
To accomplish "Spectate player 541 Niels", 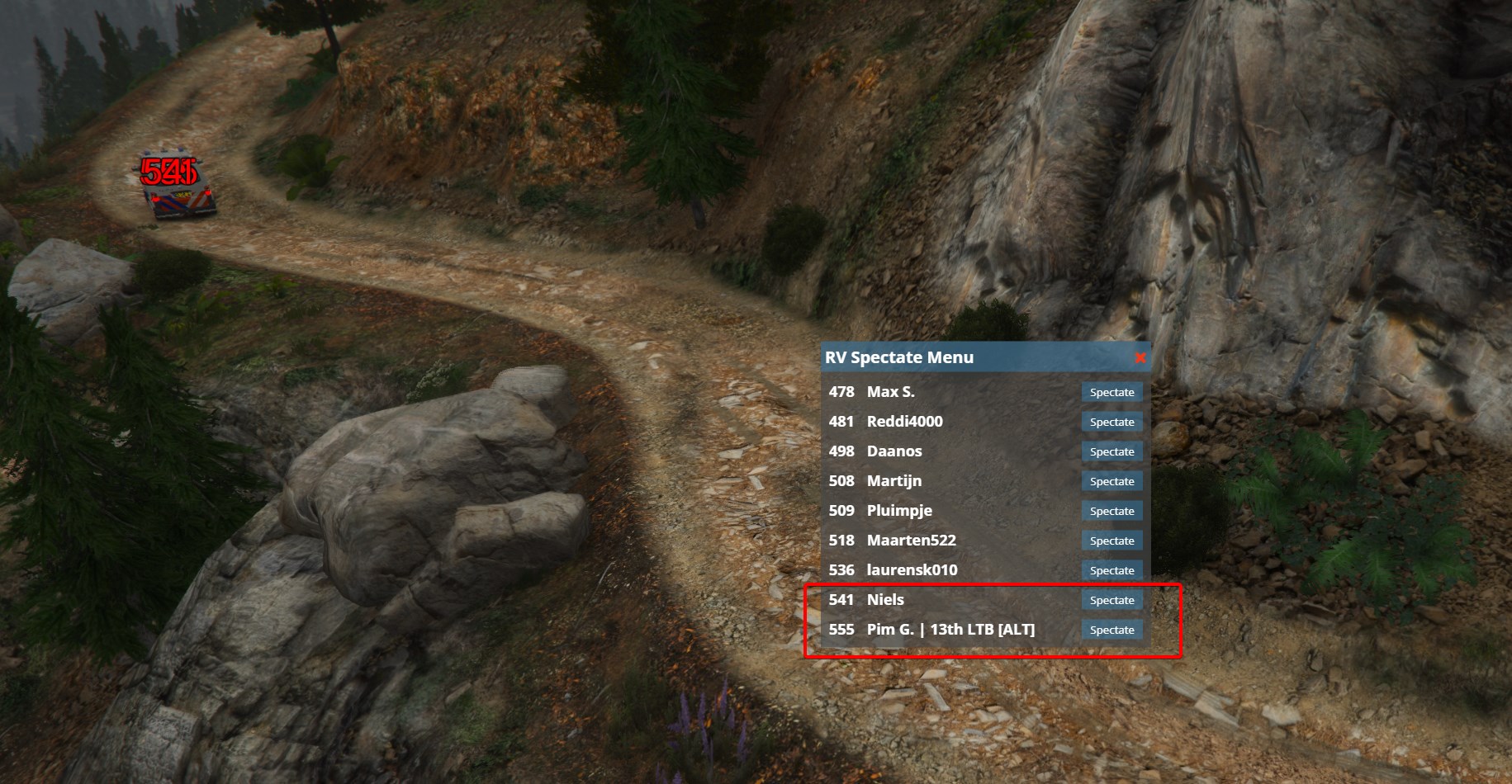I will pyautogui.click(x=1111, y=600).
